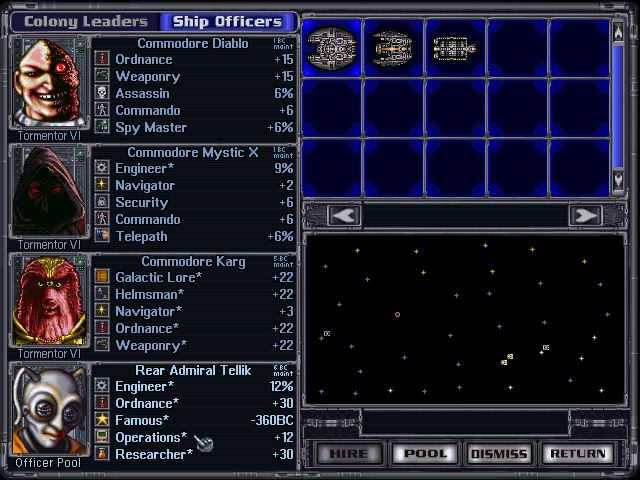640x480 pixels.
Task: Select the Ship Officers tab
Action: click(227, 21)
